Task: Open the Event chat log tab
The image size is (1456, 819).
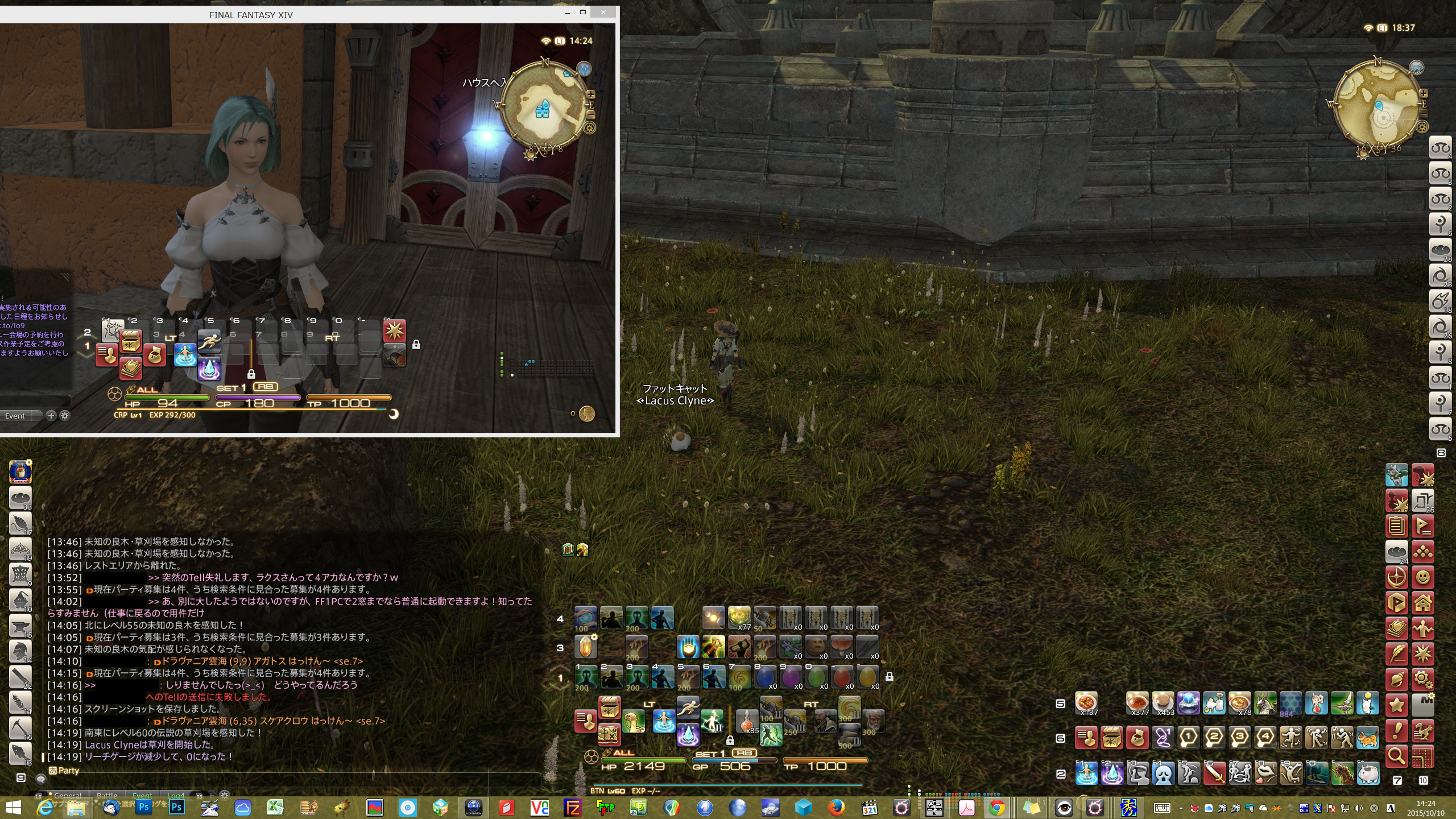Action: click(x=142, y=796)
